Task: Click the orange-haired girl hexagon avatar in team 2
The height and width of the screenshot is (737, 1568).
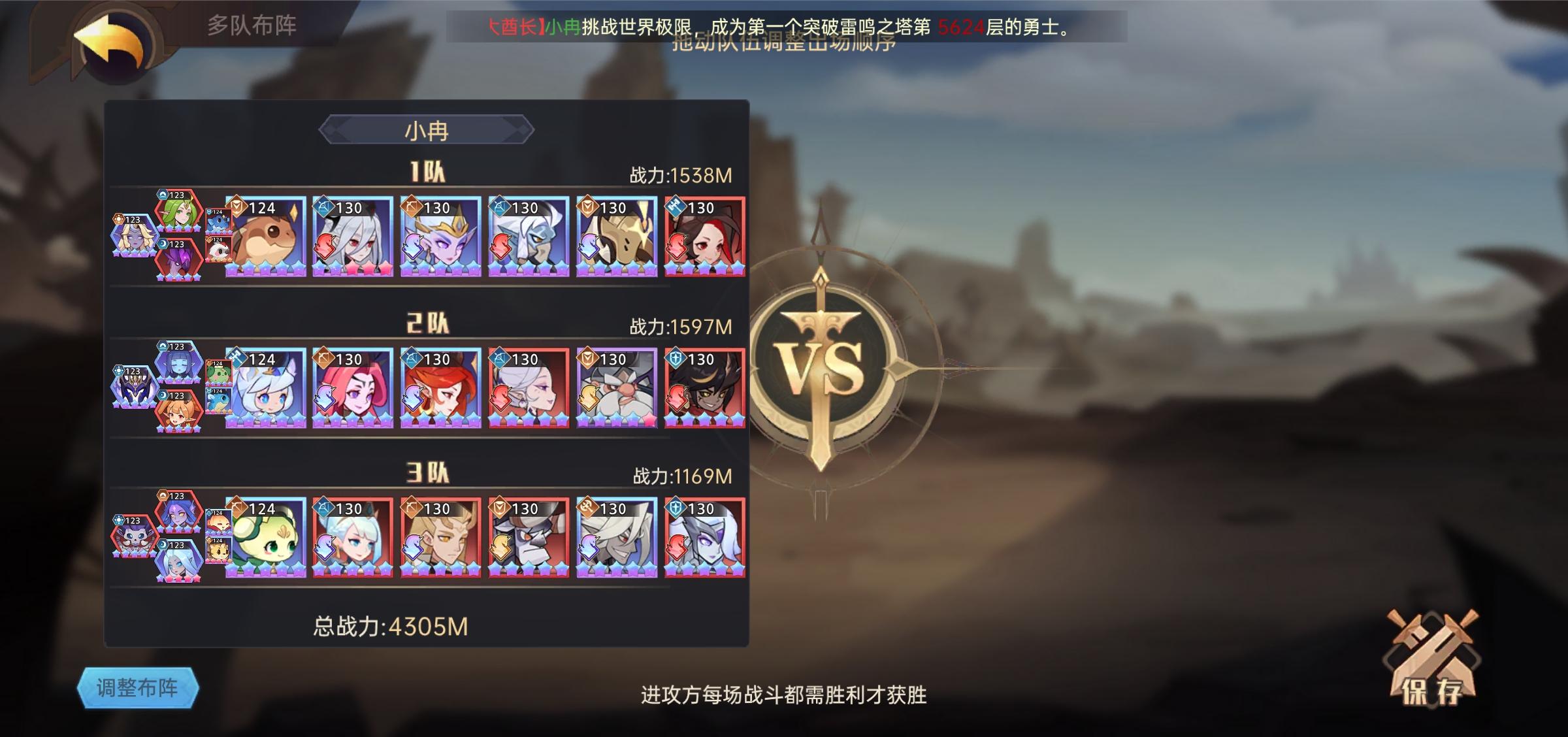Action: point(178,413)
